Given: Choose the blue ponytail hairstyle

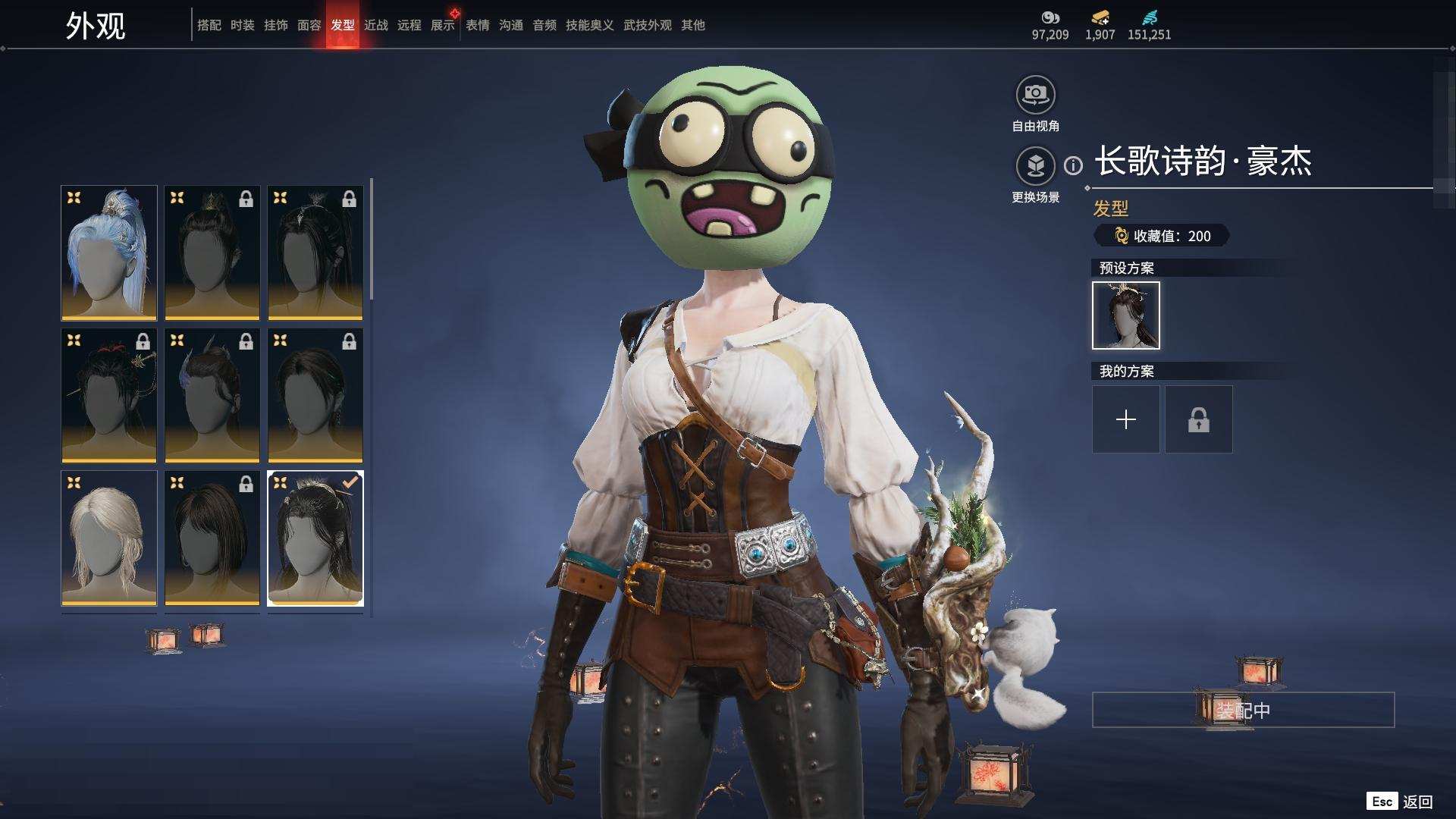Looking at the screenshot, I should click(x=109, y=253).
